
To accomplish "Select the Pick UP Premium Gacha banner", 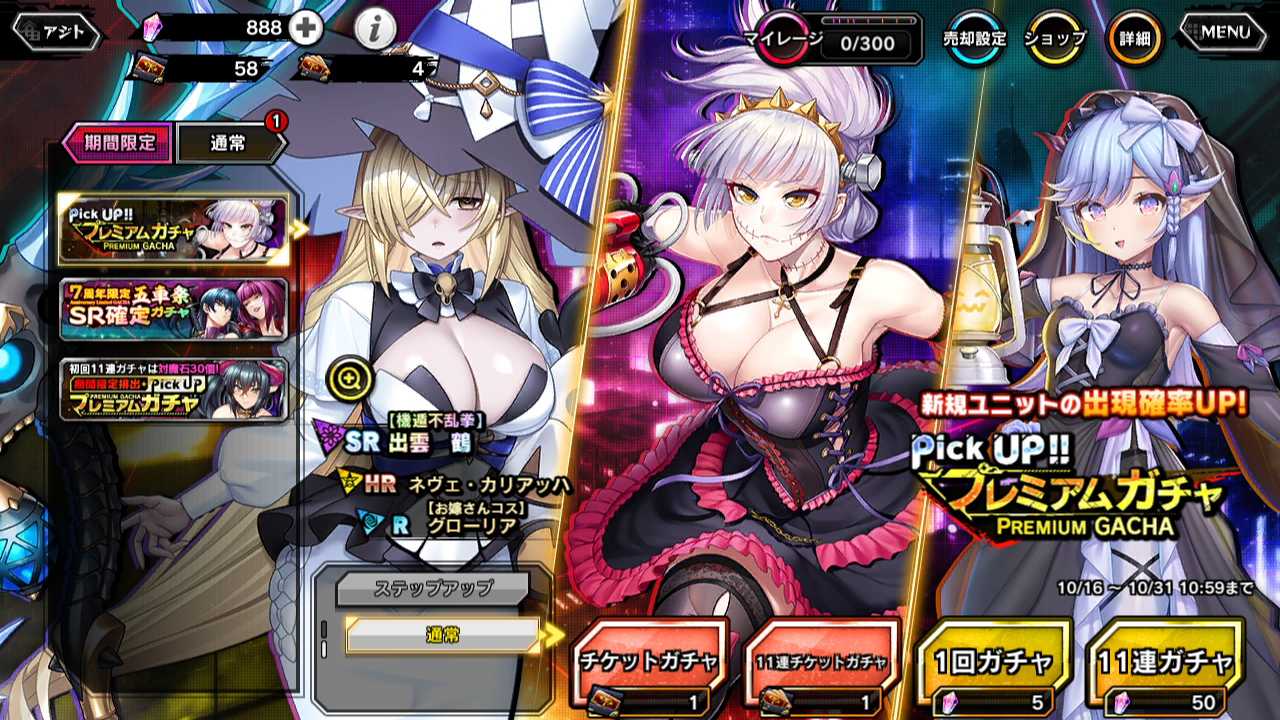I will coord(173,228).
